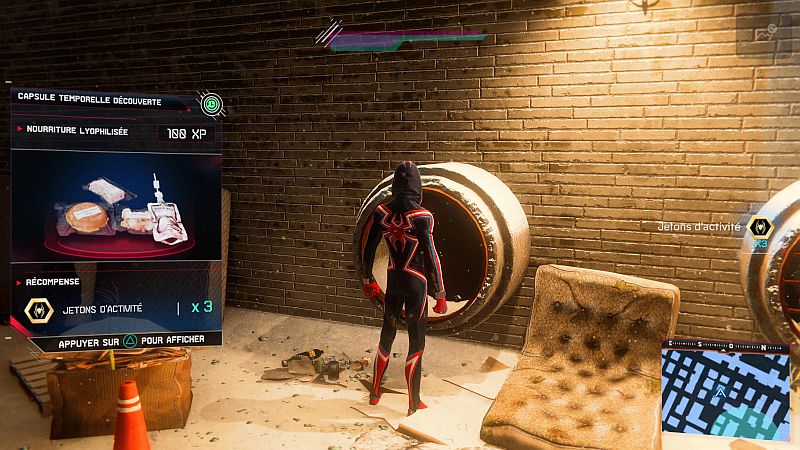Click the green time capsule badge icon
This screenshot has height=450, width=800.
(x=210, y=102)
